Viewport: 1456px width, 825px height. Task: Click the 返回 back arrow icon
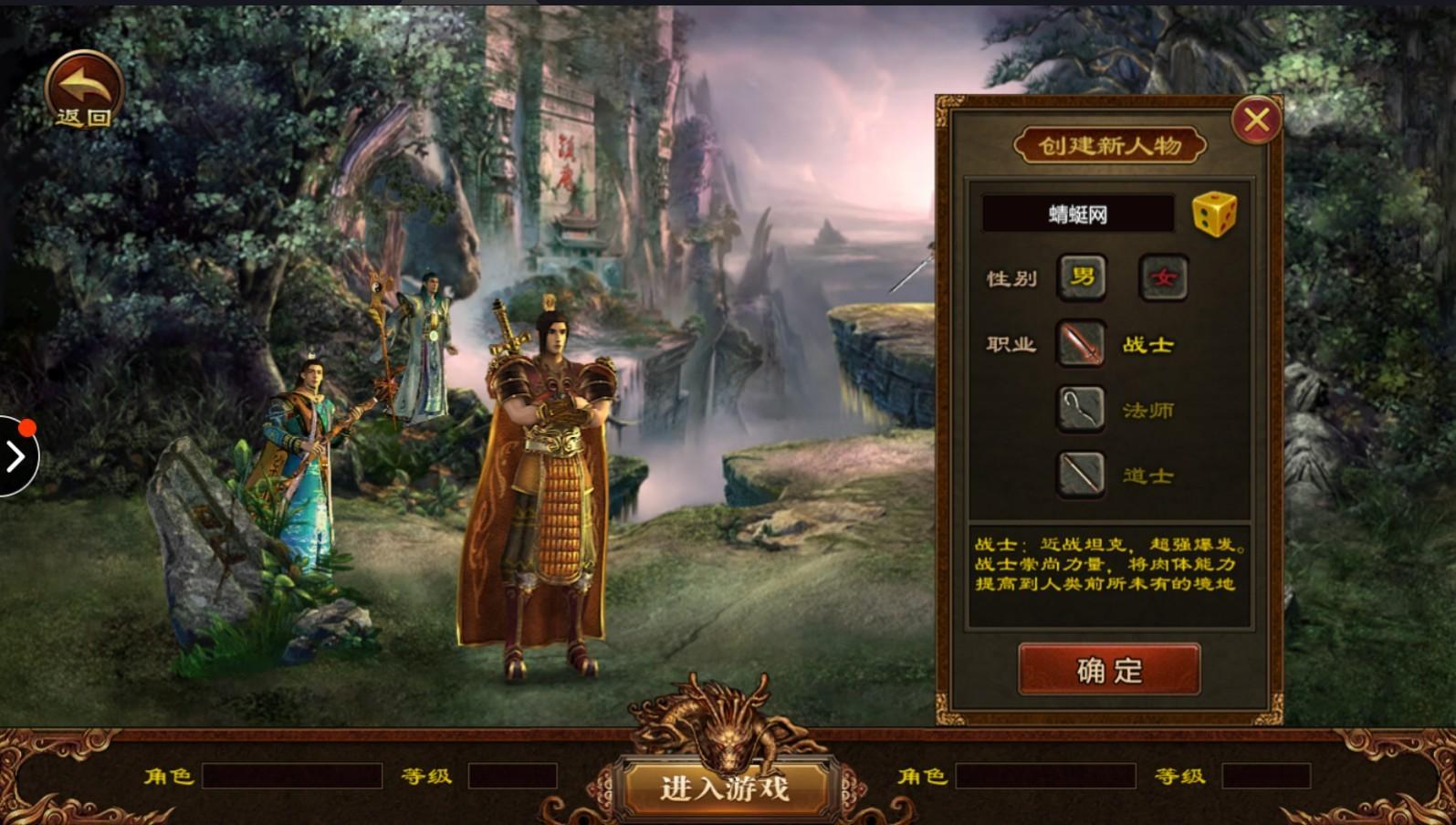pyautogui.click(x=83, y=87)
